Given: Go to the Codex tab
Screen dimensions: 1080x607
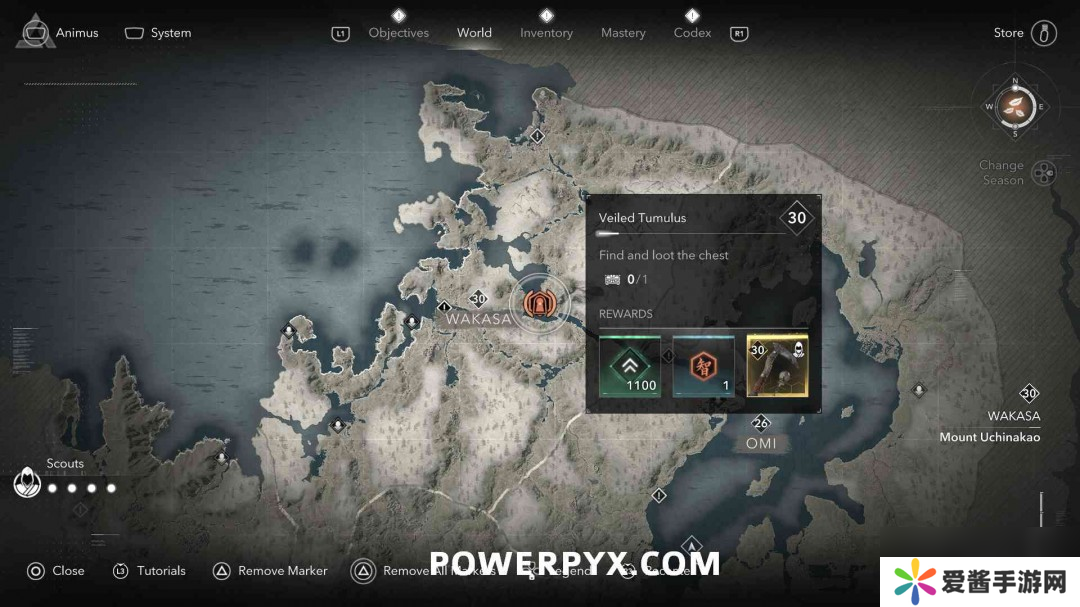Looking at the screenshot, I should pos(692,33).
